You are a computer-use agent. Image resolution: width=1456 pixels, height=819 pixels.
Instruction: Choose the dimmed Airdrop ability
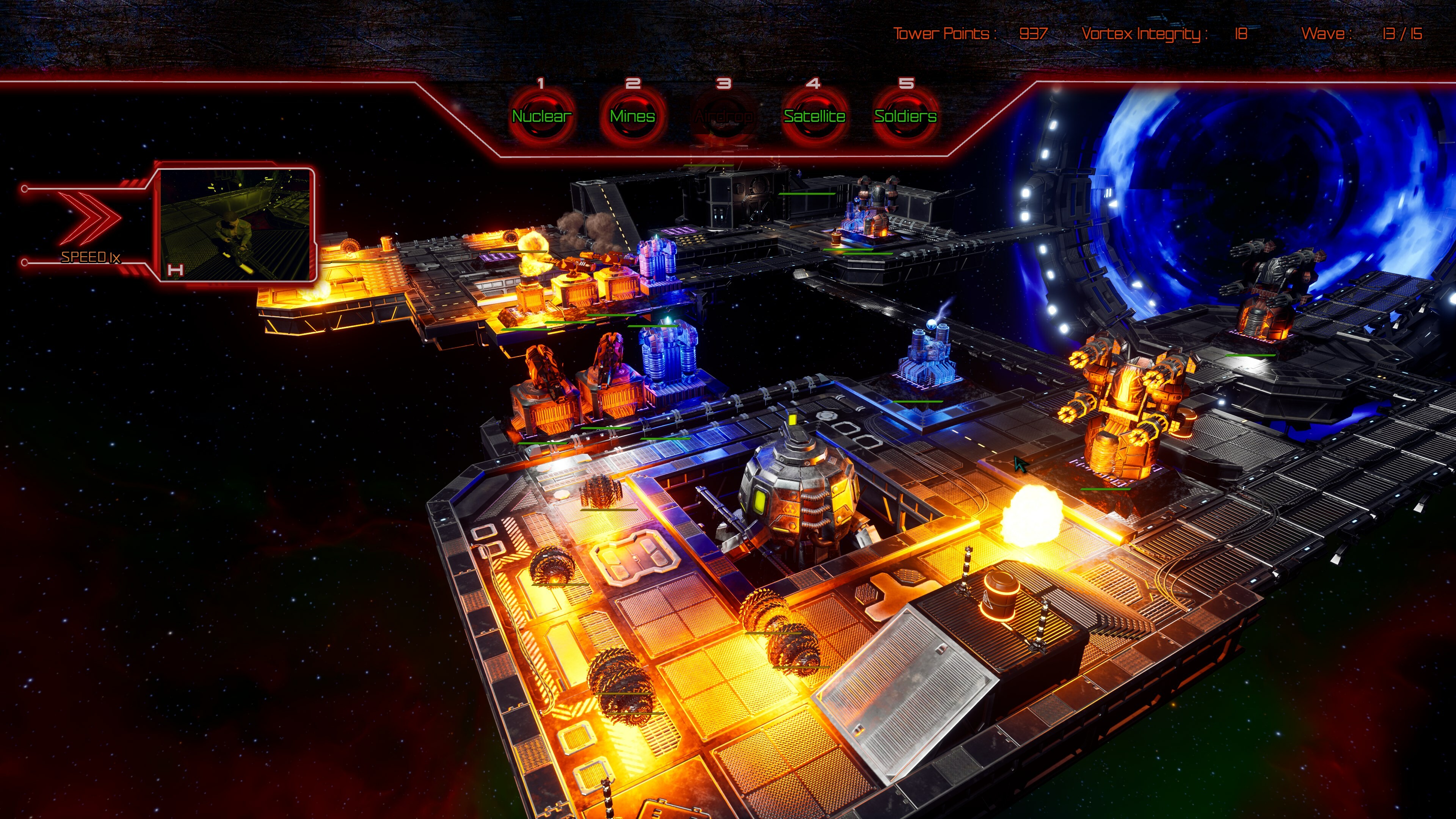(723, 116)
